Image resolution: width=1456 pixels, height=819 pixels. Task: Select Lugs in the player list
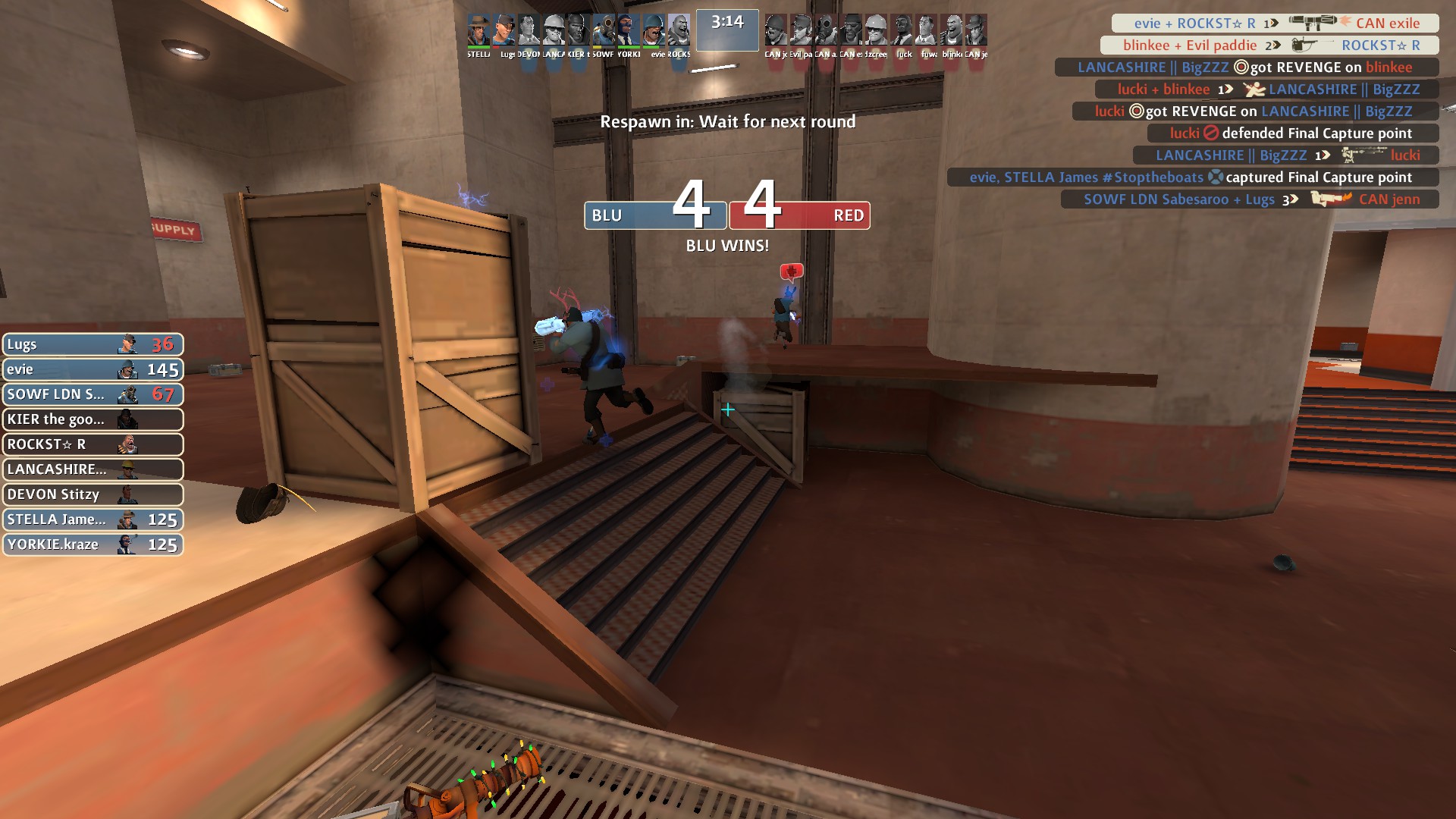(x=93, y=344)
